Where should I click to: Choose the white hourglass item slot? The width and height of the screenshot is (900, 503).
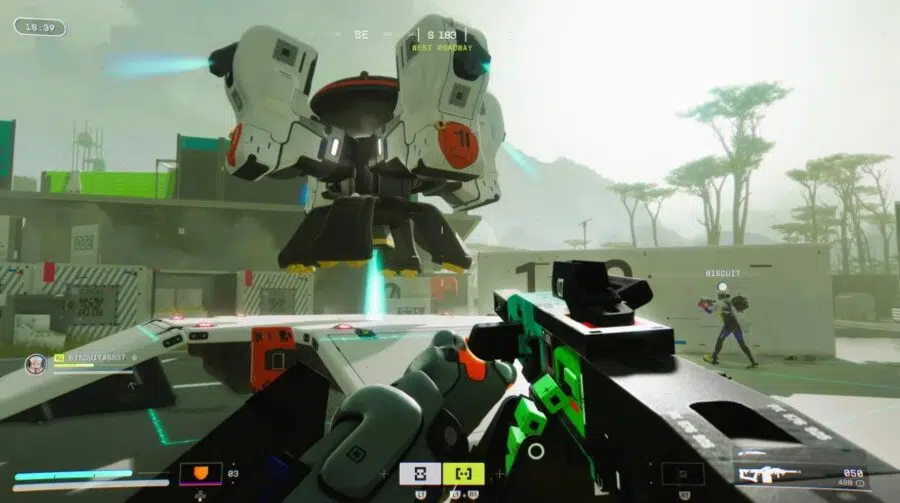tap(420, 473)
